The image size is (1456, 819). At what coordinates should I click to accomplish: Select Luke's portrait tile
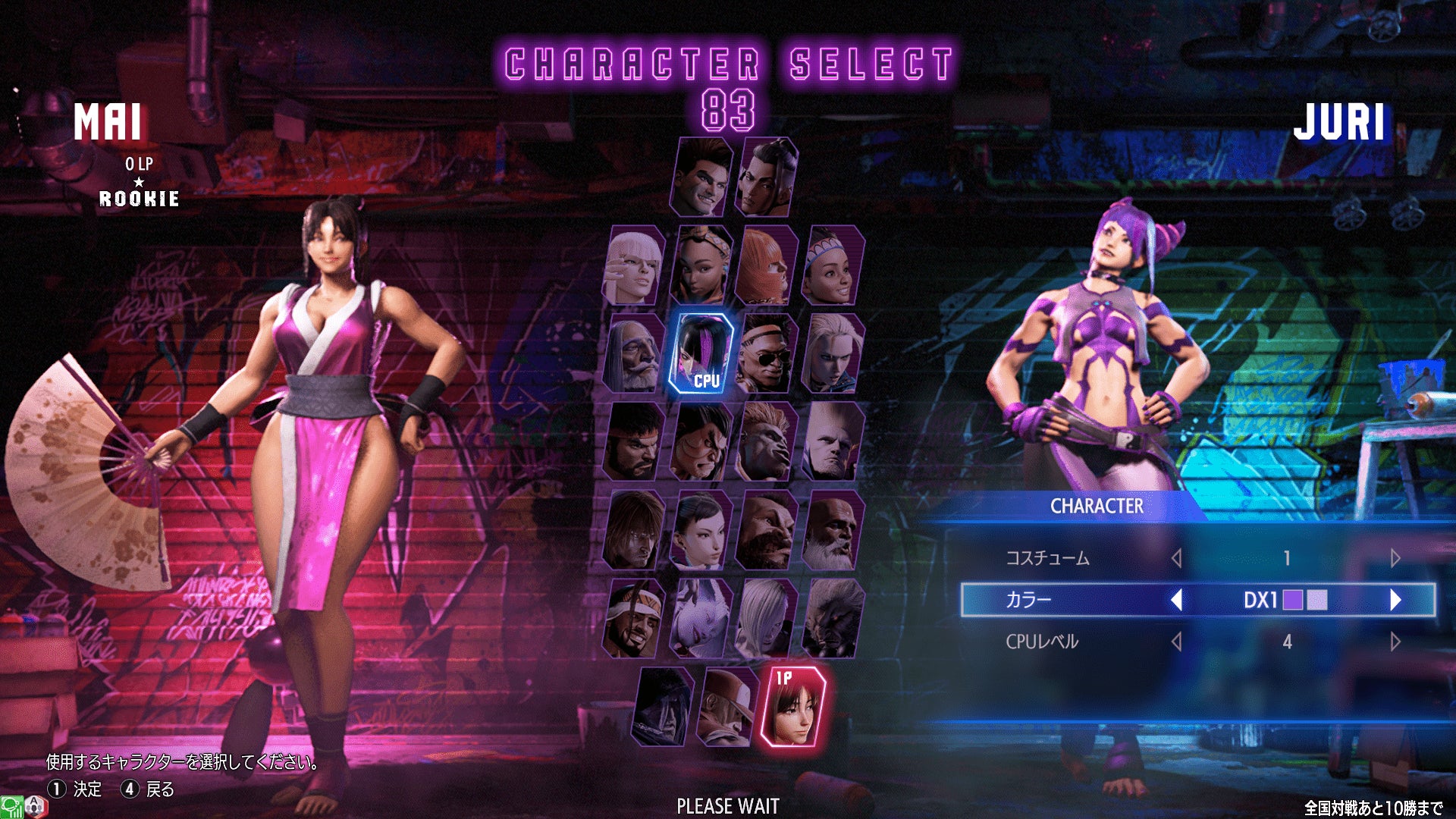703,177
